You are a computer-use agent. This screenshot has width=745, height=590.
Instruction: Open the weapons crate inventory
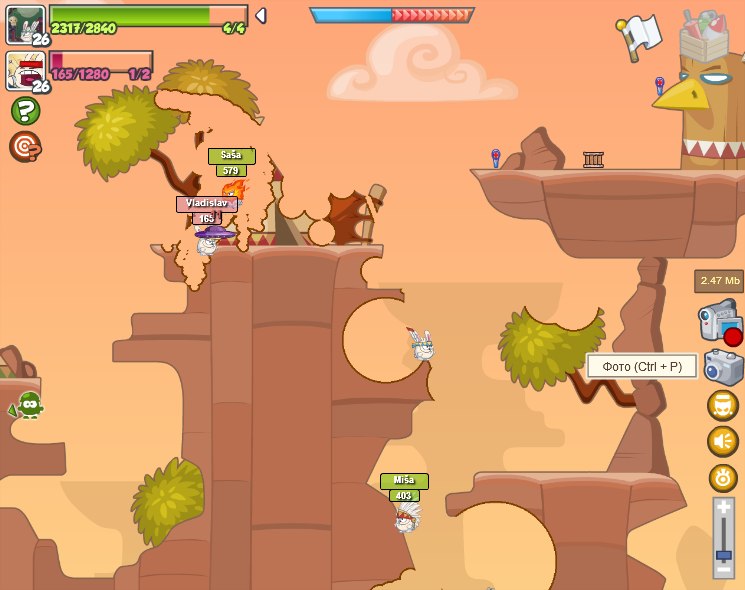704,38
